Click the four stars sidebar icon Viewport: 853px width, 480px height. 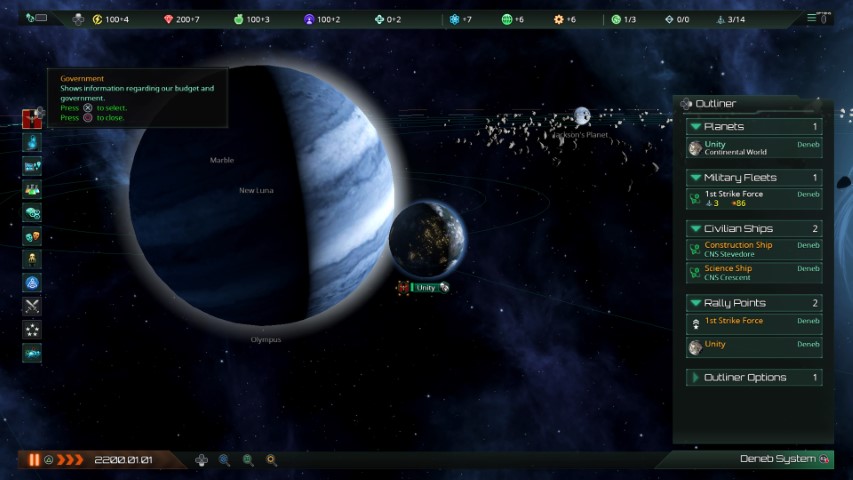[32, 329]
